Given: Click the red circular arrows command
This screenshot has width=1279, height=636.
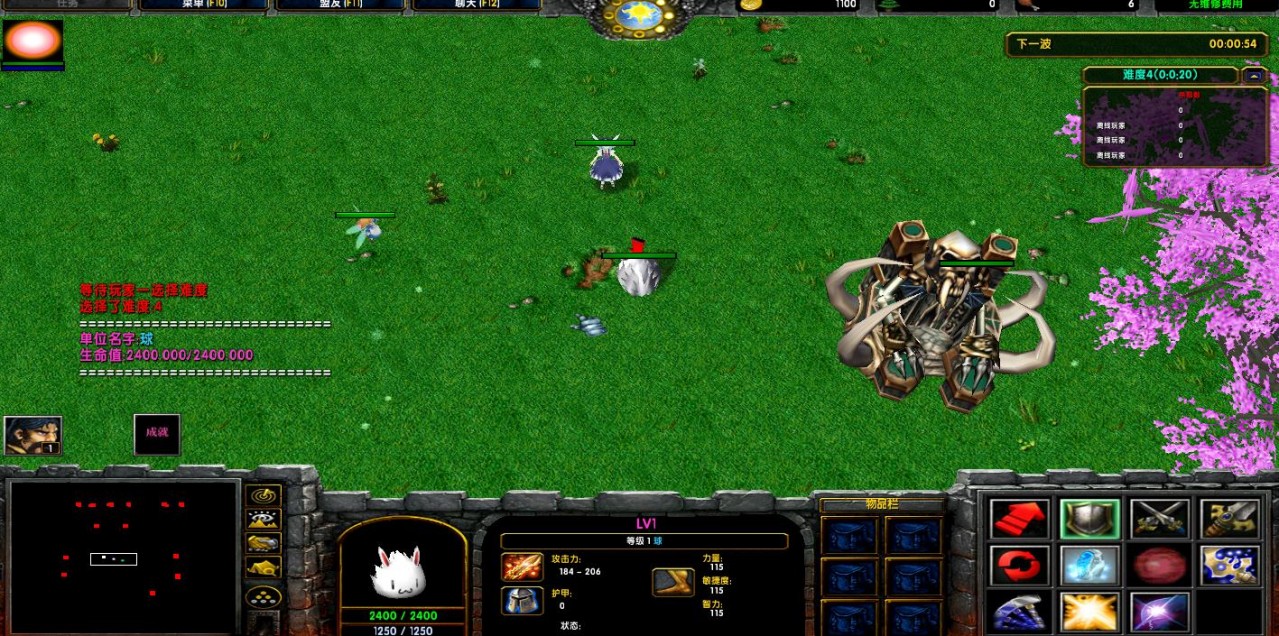Looking at the screenshot, I should pyautogui.click(x=1020, y=565).
